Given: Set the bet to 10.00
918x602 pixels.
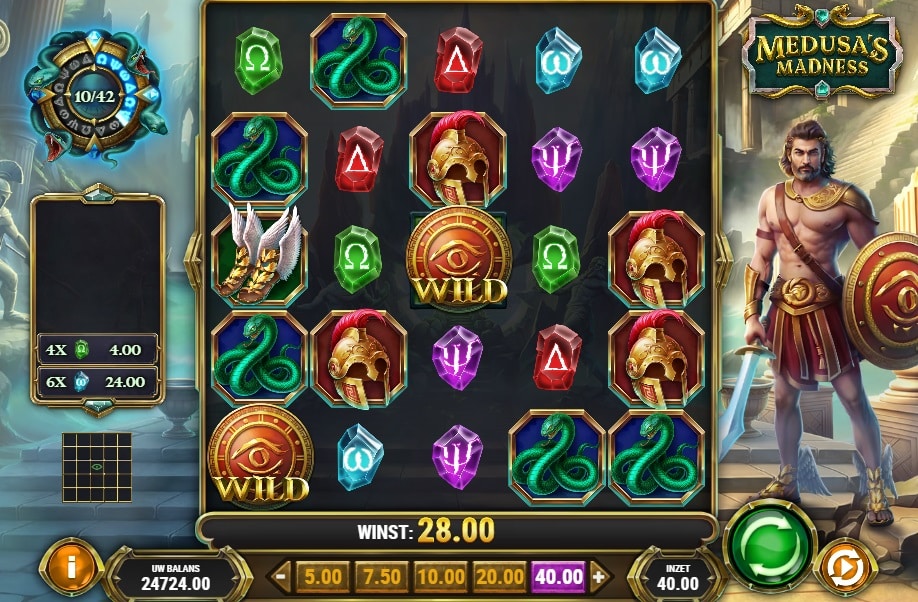Looking at the screenshot, I should point(441,576).
